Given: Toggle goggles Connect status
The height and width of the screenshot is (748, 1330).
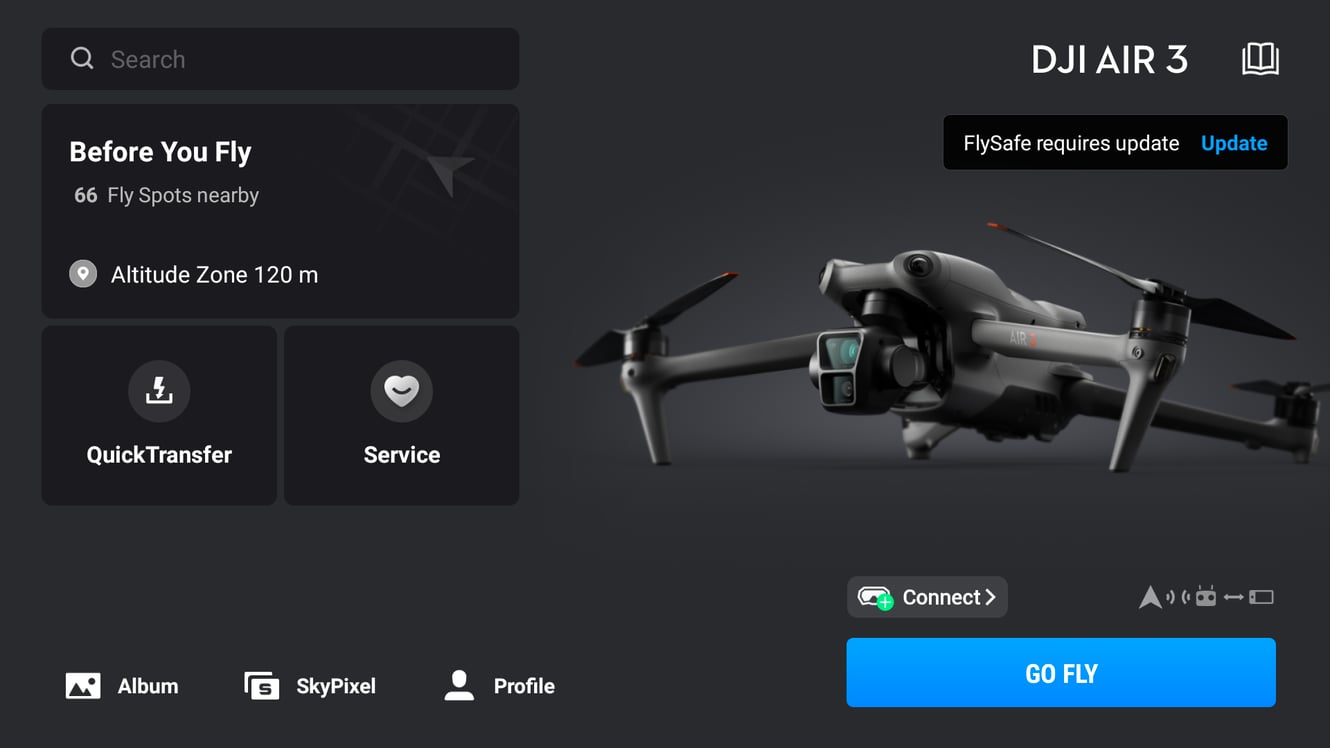Looking at the screenshot, I should (x=926, y=597).
